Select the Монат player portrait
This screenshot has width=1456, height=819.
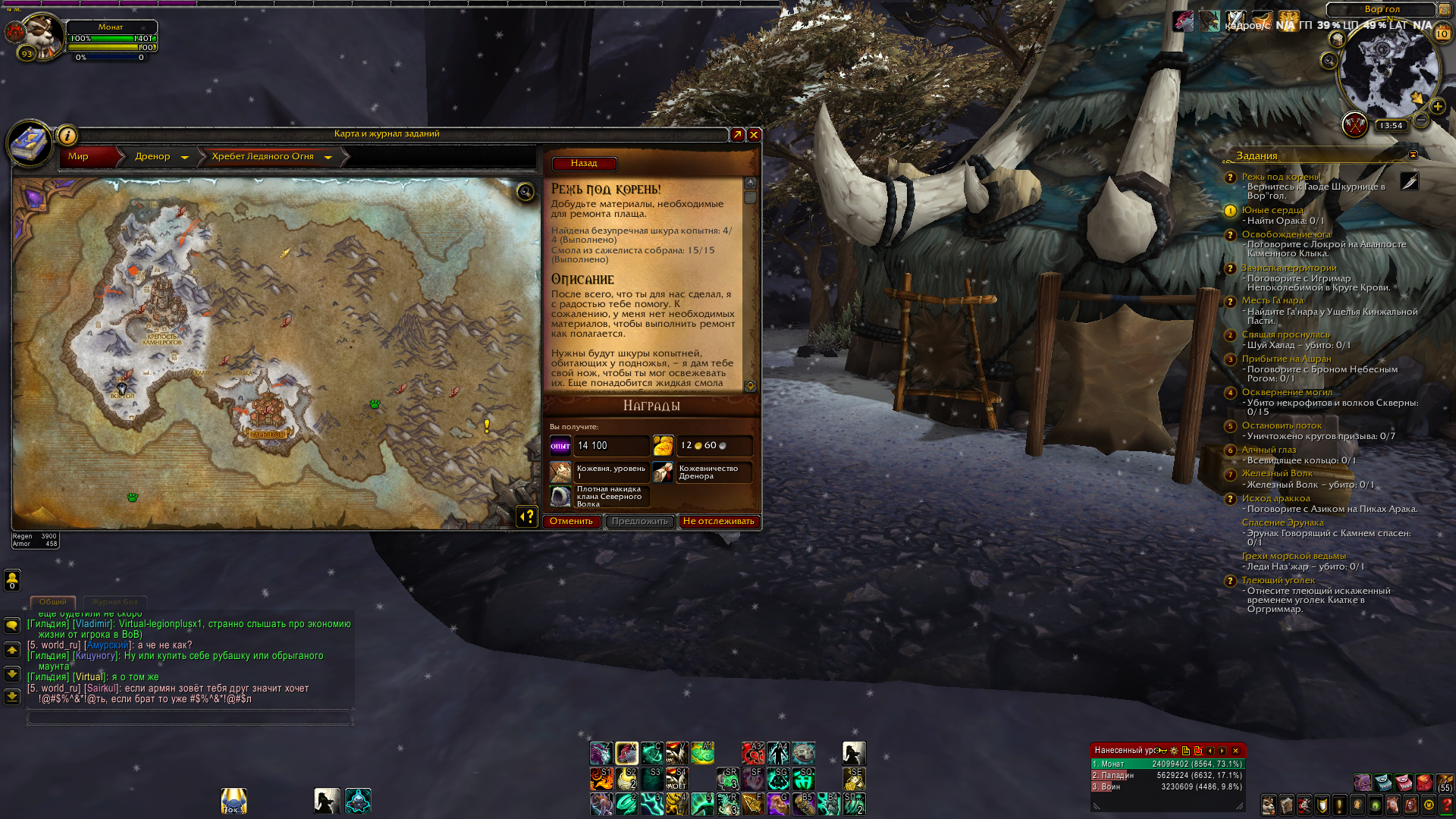pos(42,36)
